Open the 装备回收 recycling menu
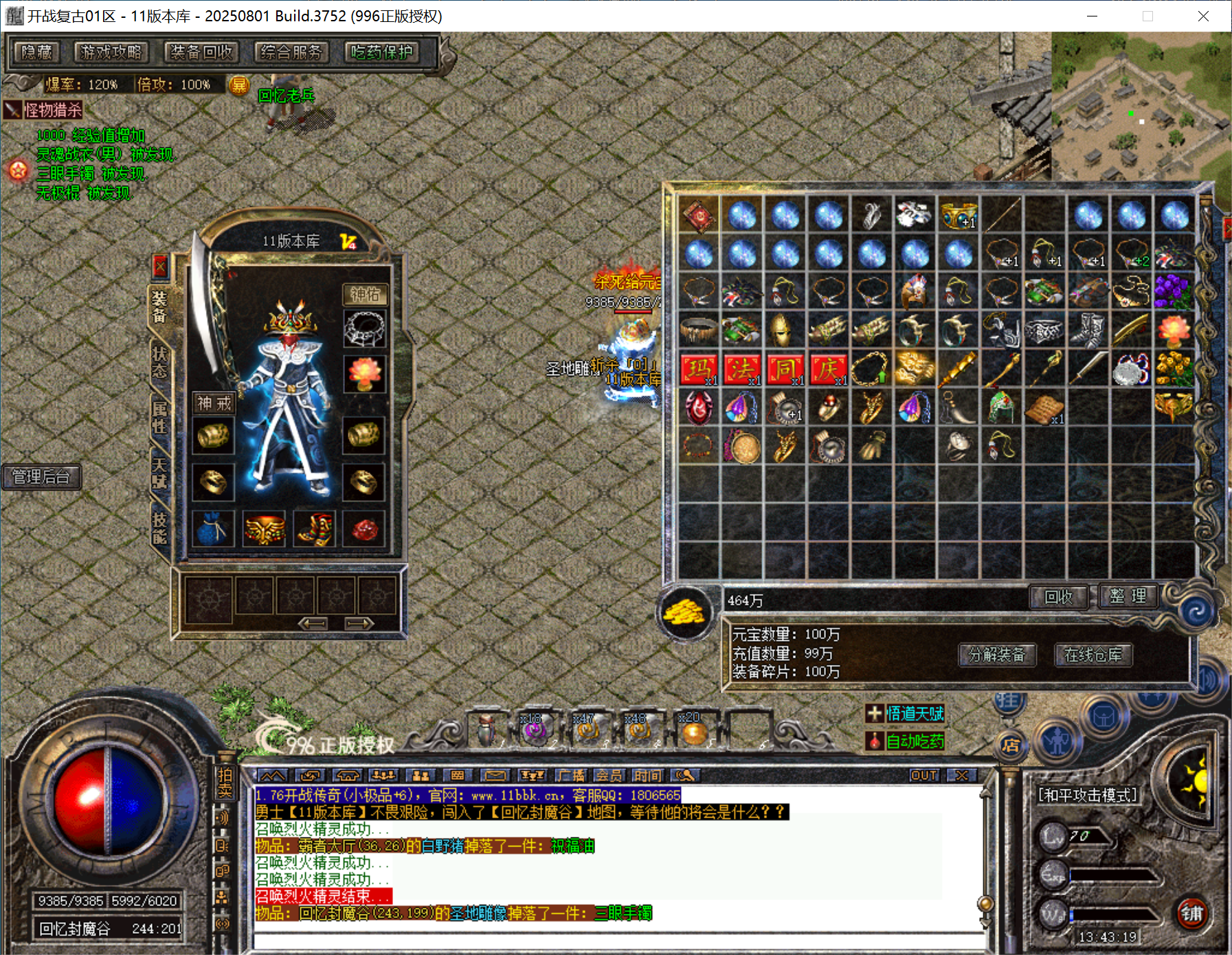This screenshot has height=955, width=1232. [201, 52]
